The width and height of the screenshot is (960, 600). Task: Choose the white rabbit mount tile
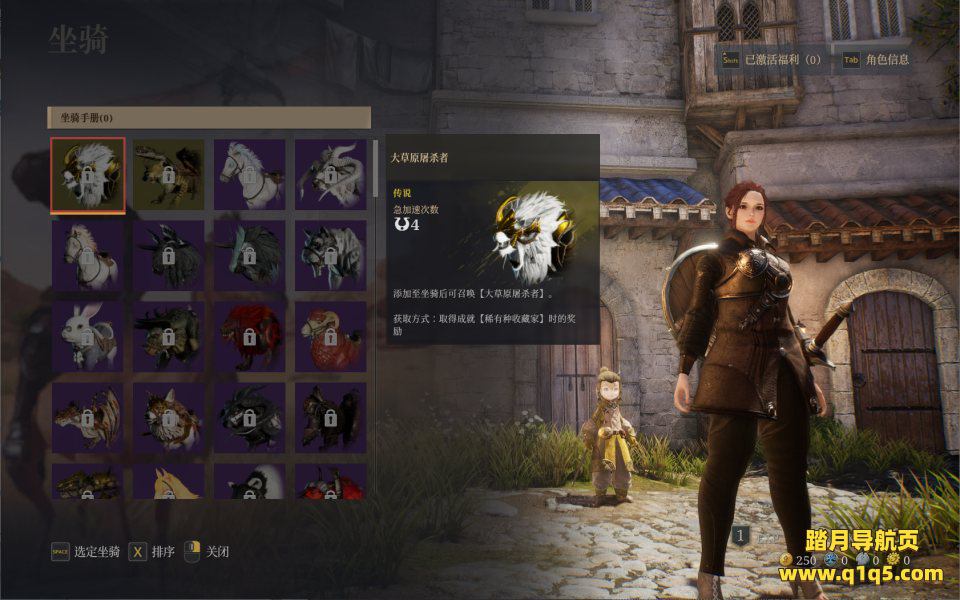(88, 336)
